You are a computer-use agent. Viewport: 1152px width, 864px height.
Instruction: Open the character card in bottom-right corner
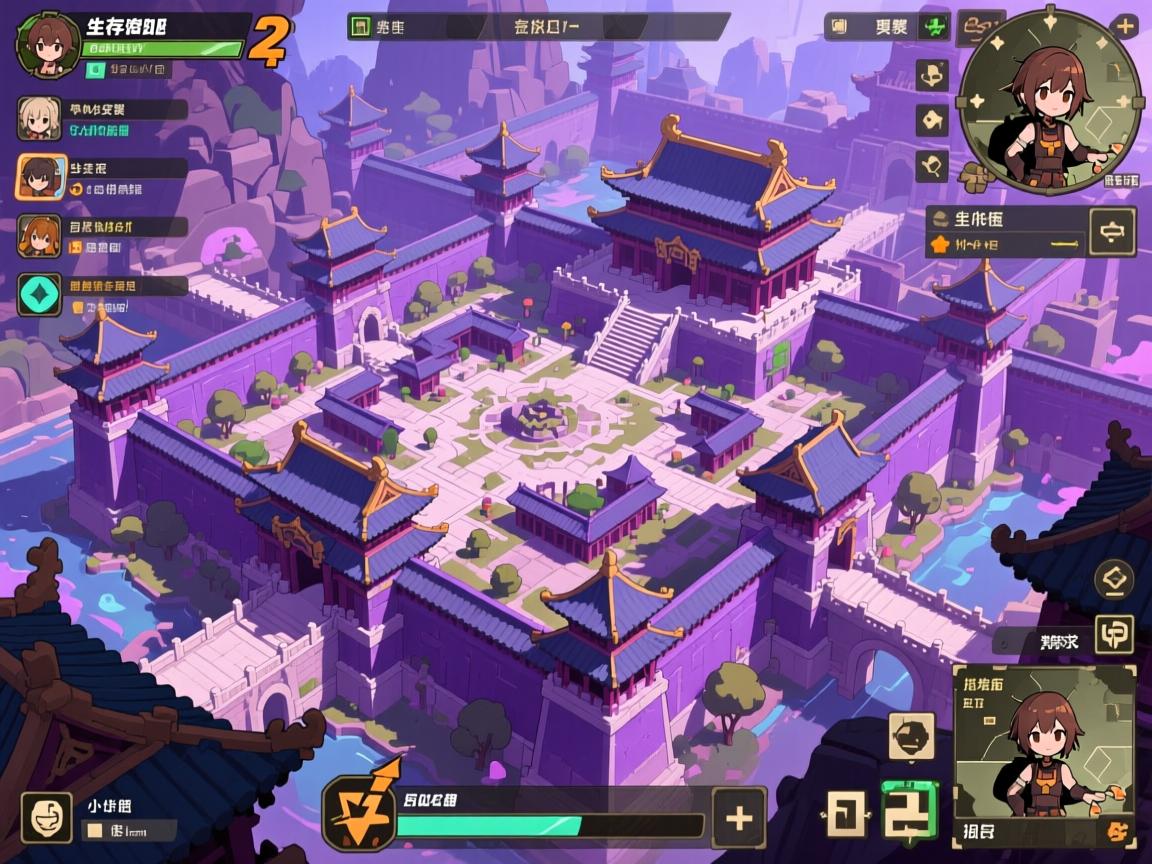pos(1044,755)
